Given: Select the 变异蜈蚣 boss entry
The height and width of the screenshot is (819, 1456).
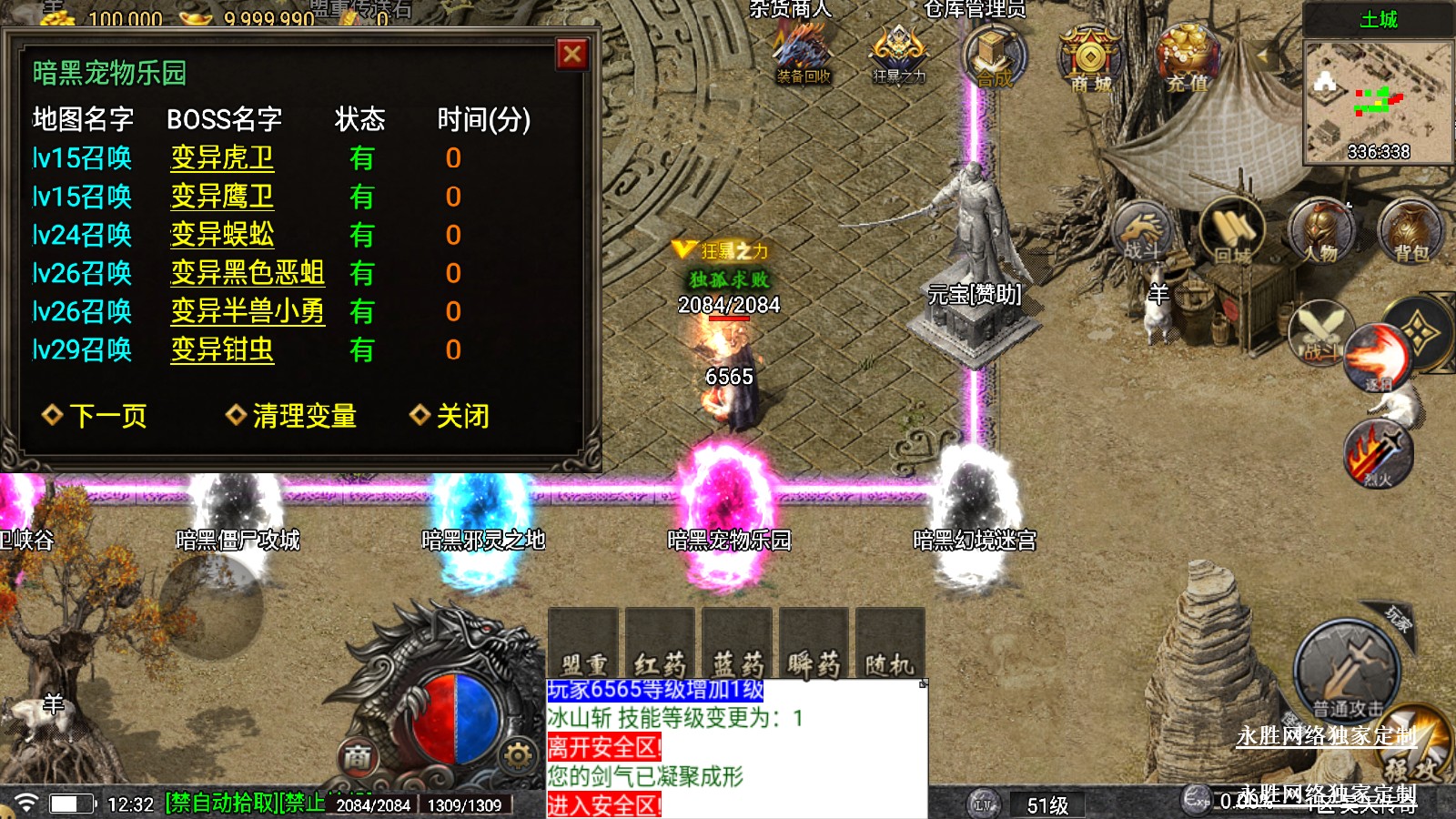Looking at the screenshot, I should (222, 235).
